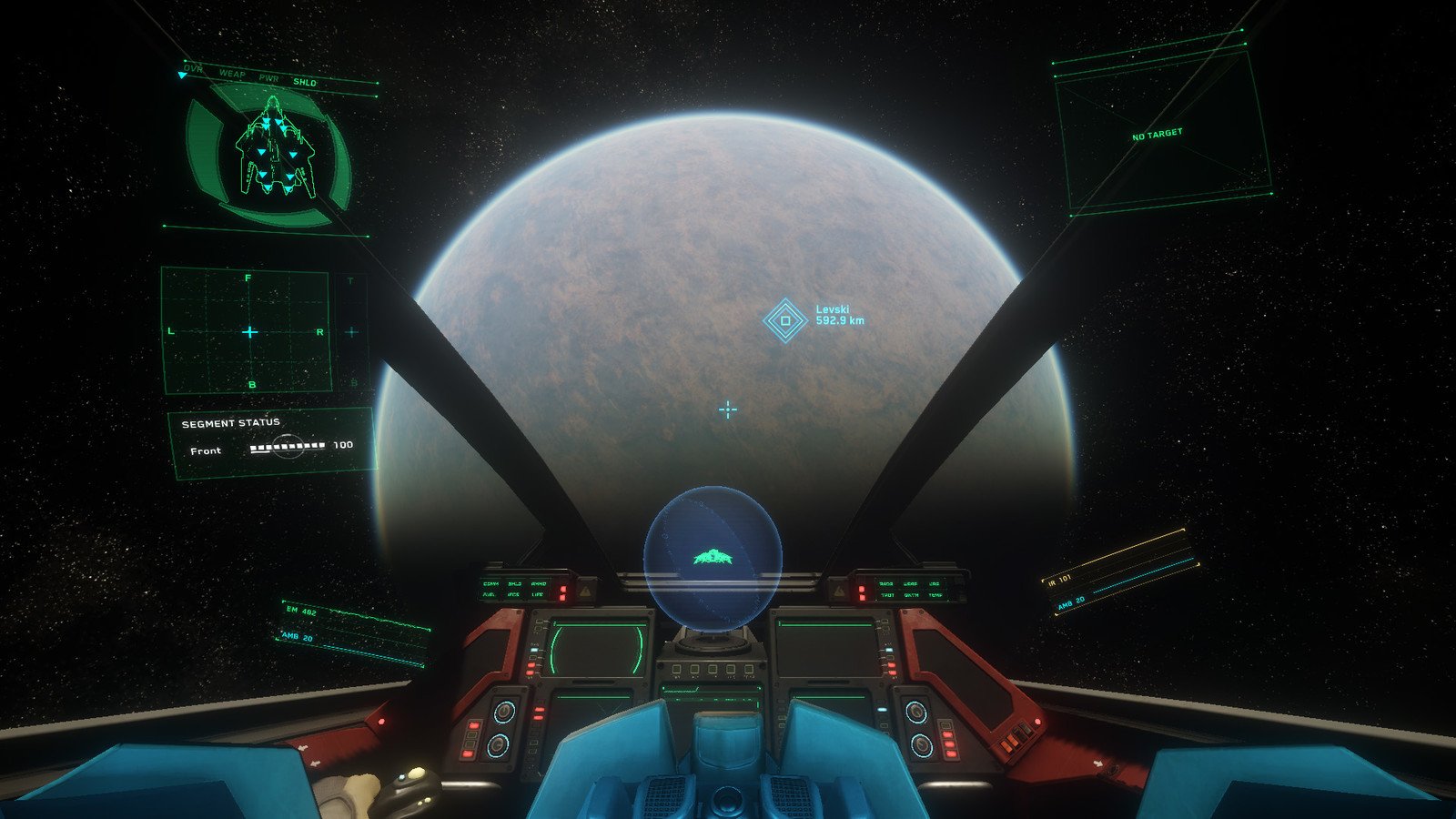1456x819 pixels.
Task: Switch to the WEAP tab on the shield status display
Action: click(233, 74)
